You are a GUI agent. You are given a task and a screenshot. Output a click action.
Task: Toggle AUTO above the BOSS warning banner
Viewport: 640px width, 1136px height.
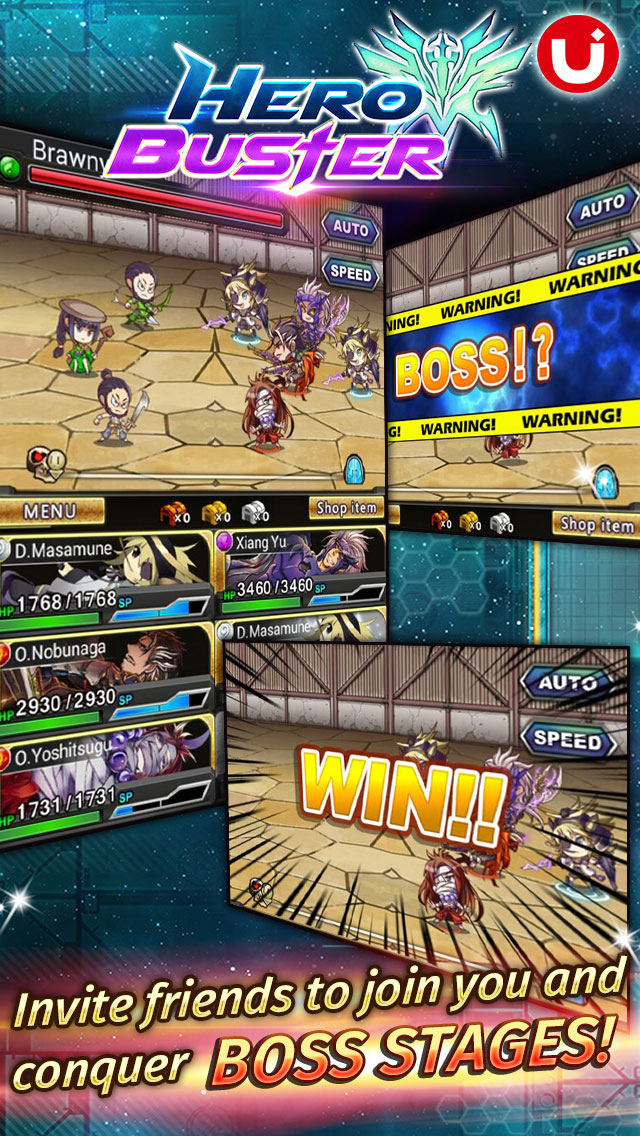602,209
